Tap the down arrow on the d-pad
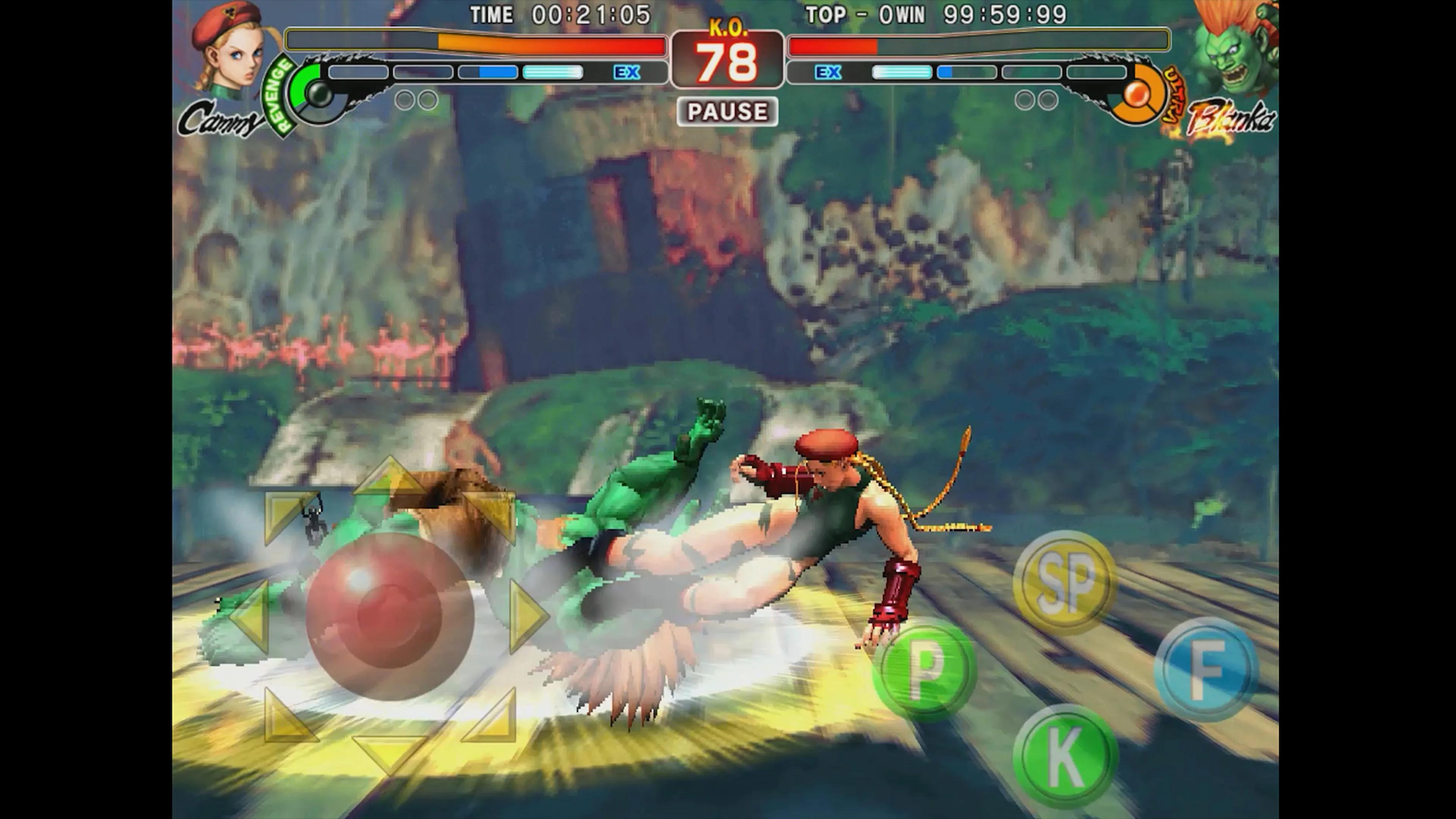 point(390,752)
